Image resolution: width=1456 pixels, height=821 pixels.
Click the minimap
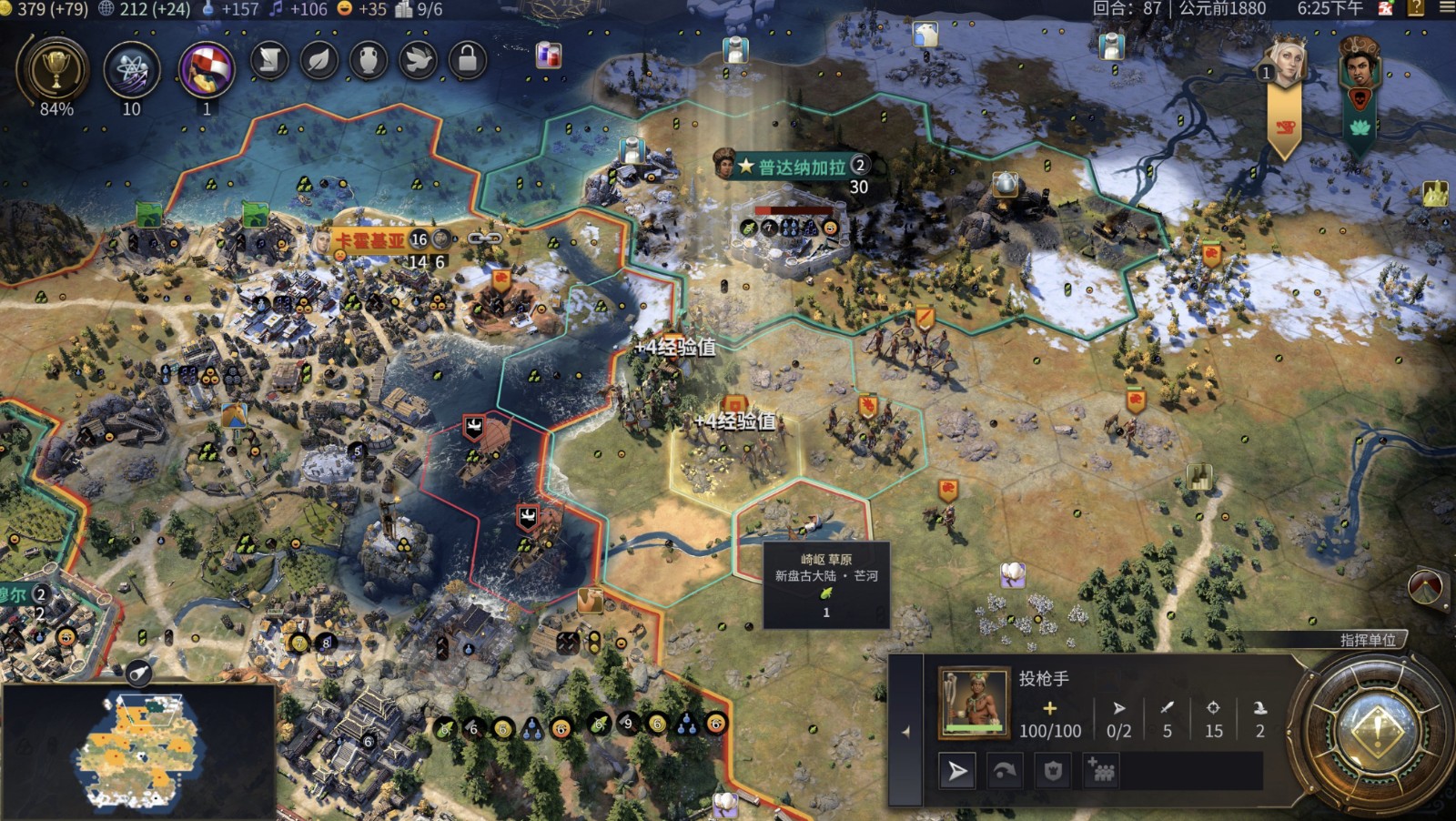(x=138, y=752)
